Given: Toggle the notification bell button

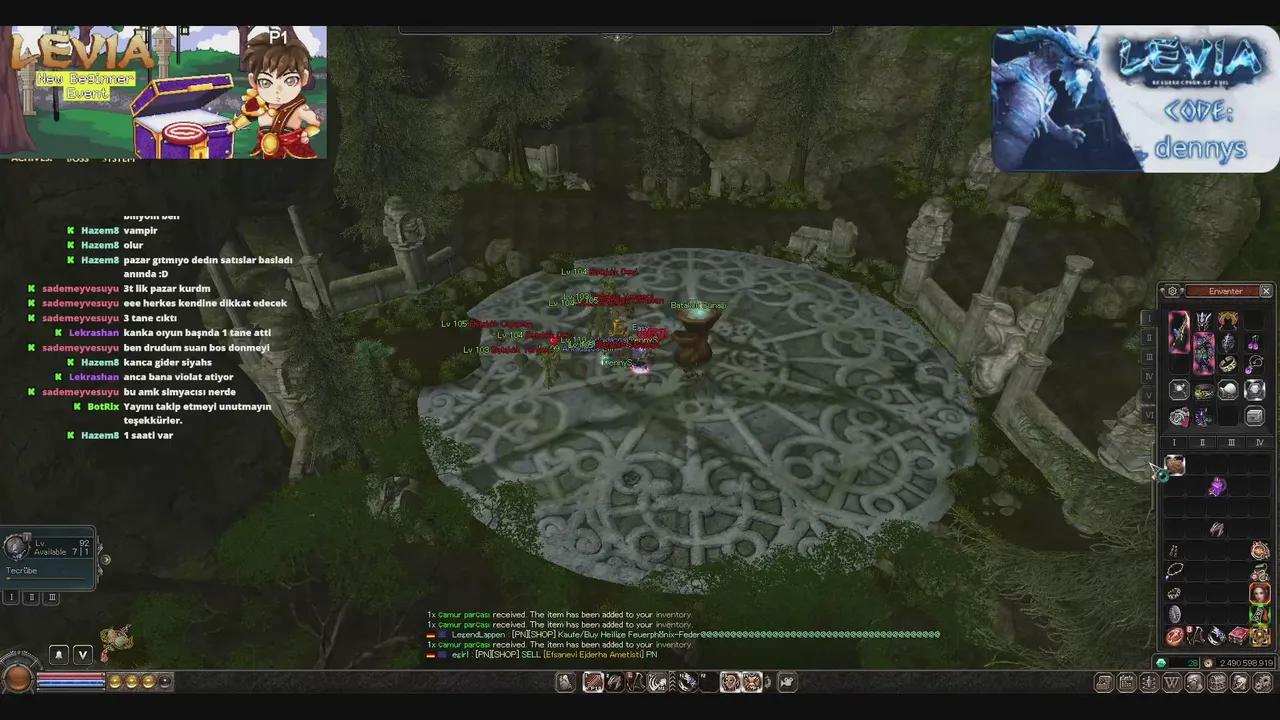Looking at the screenshot, I should [58, 654].
